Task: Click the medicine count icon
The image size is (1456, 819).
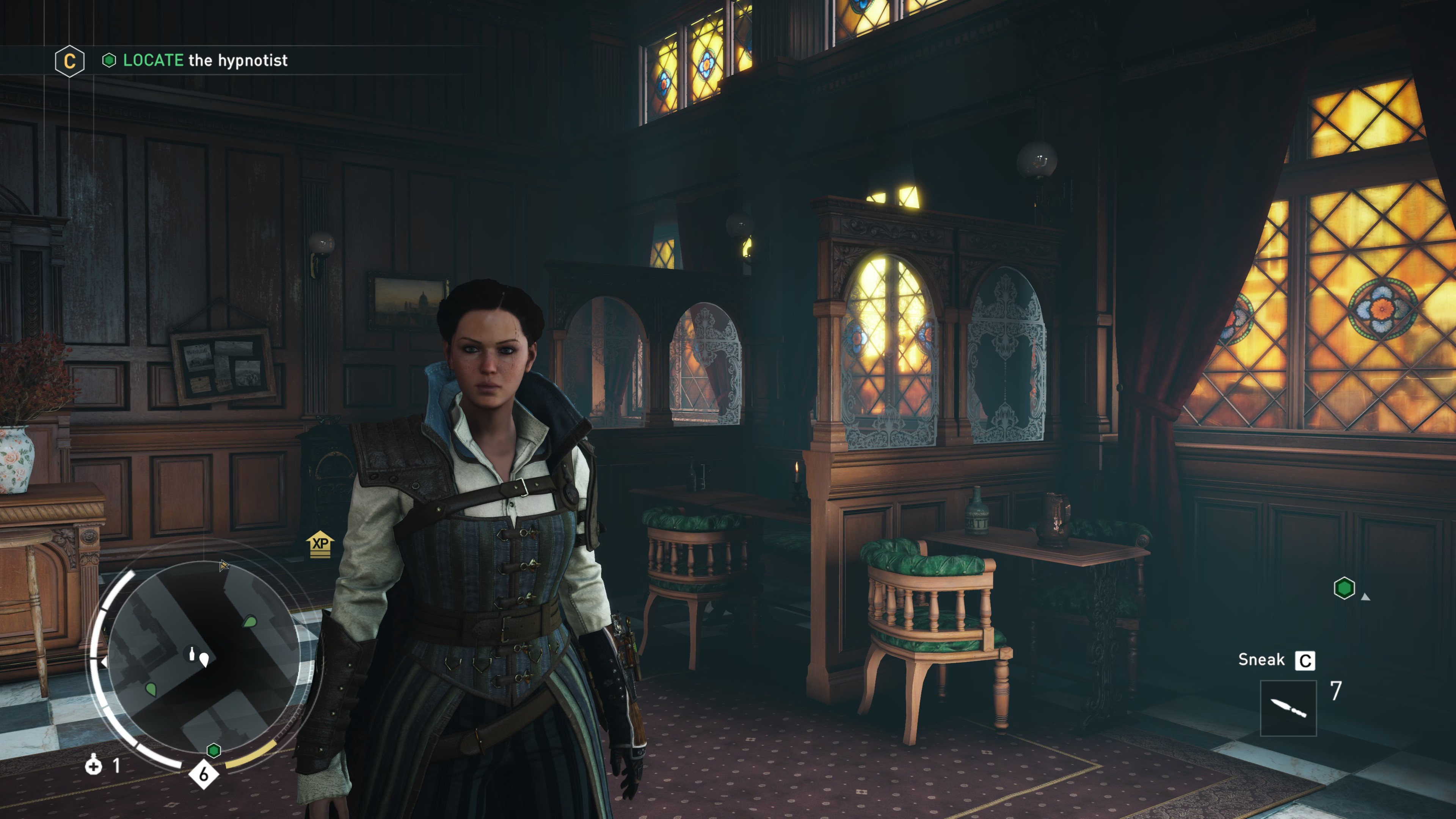Action: (93, 766)
